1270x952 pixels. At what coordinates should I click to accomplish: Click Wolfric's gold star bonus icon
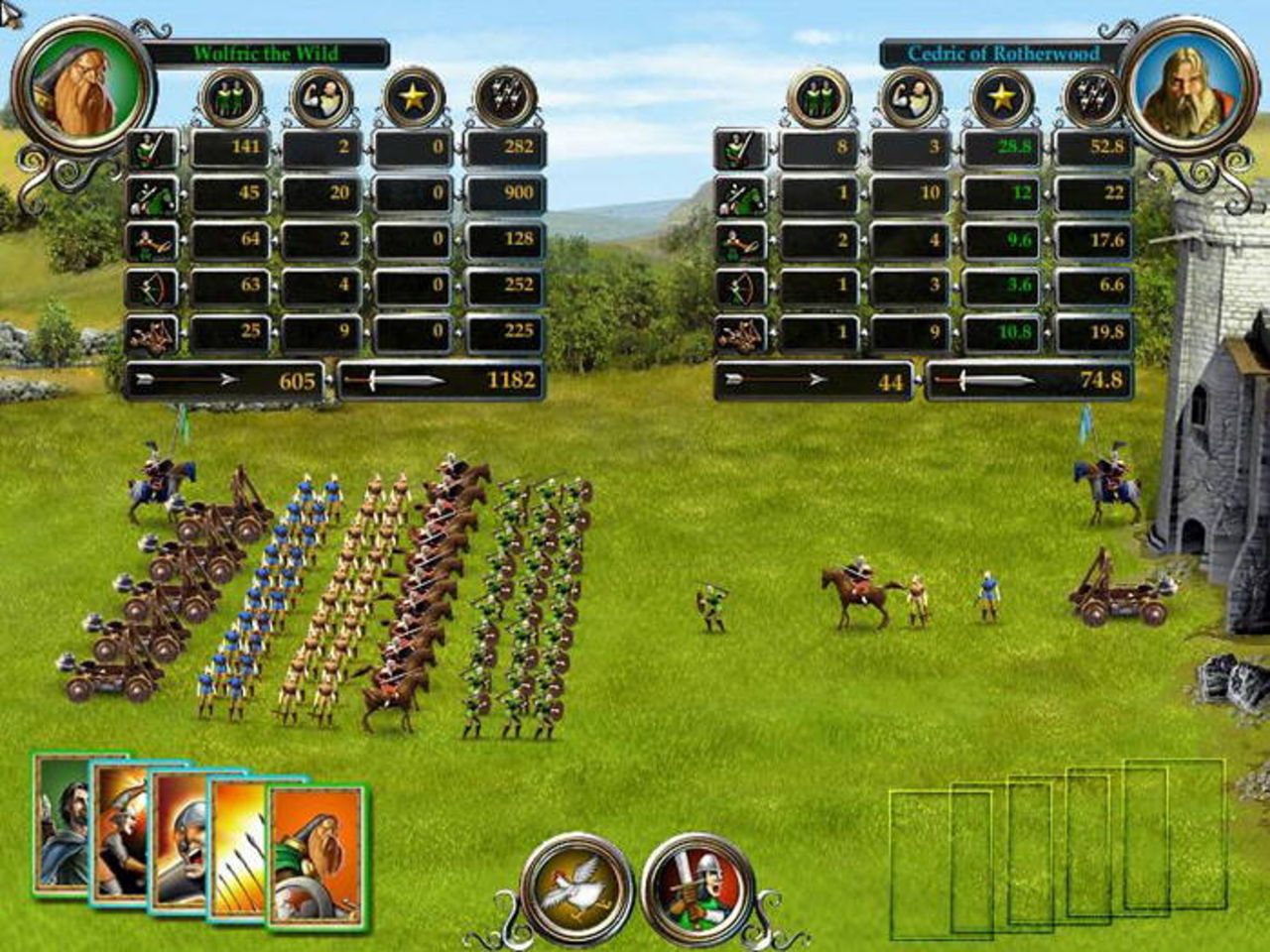413,97
